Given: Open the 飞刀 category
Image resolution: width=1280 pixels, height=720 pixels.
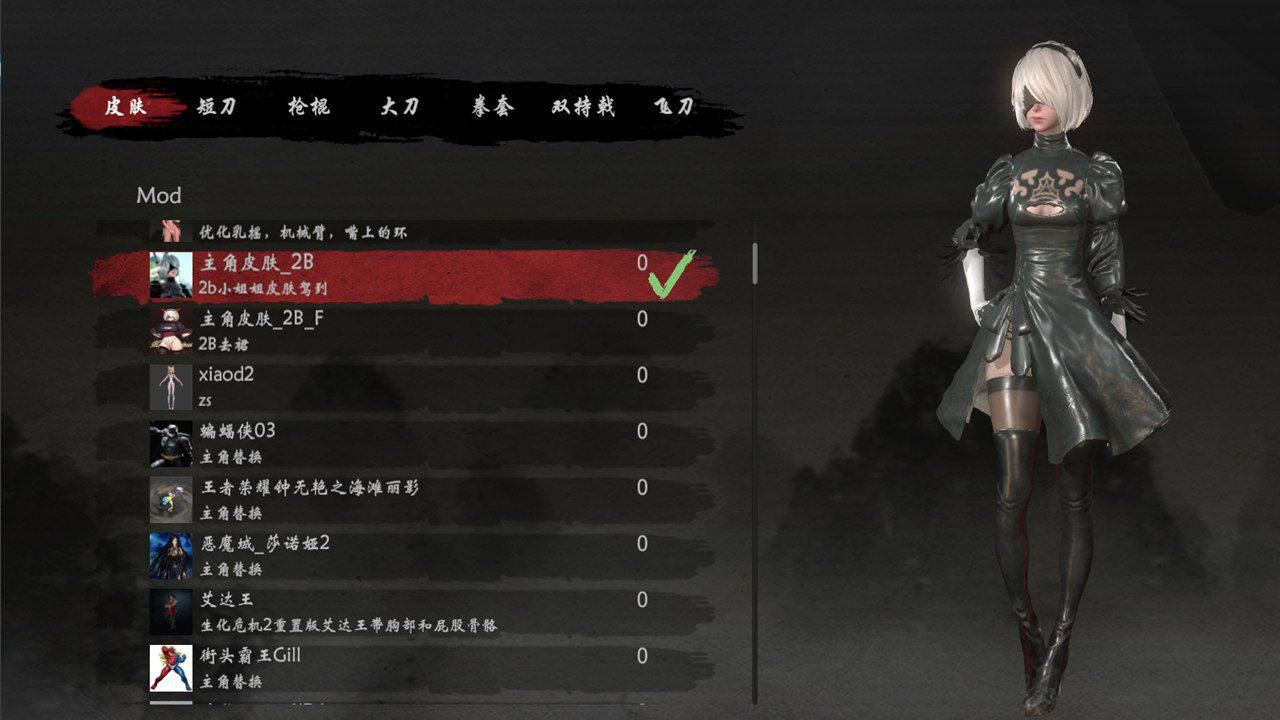Looking at the screenshot, I should 676,107.
